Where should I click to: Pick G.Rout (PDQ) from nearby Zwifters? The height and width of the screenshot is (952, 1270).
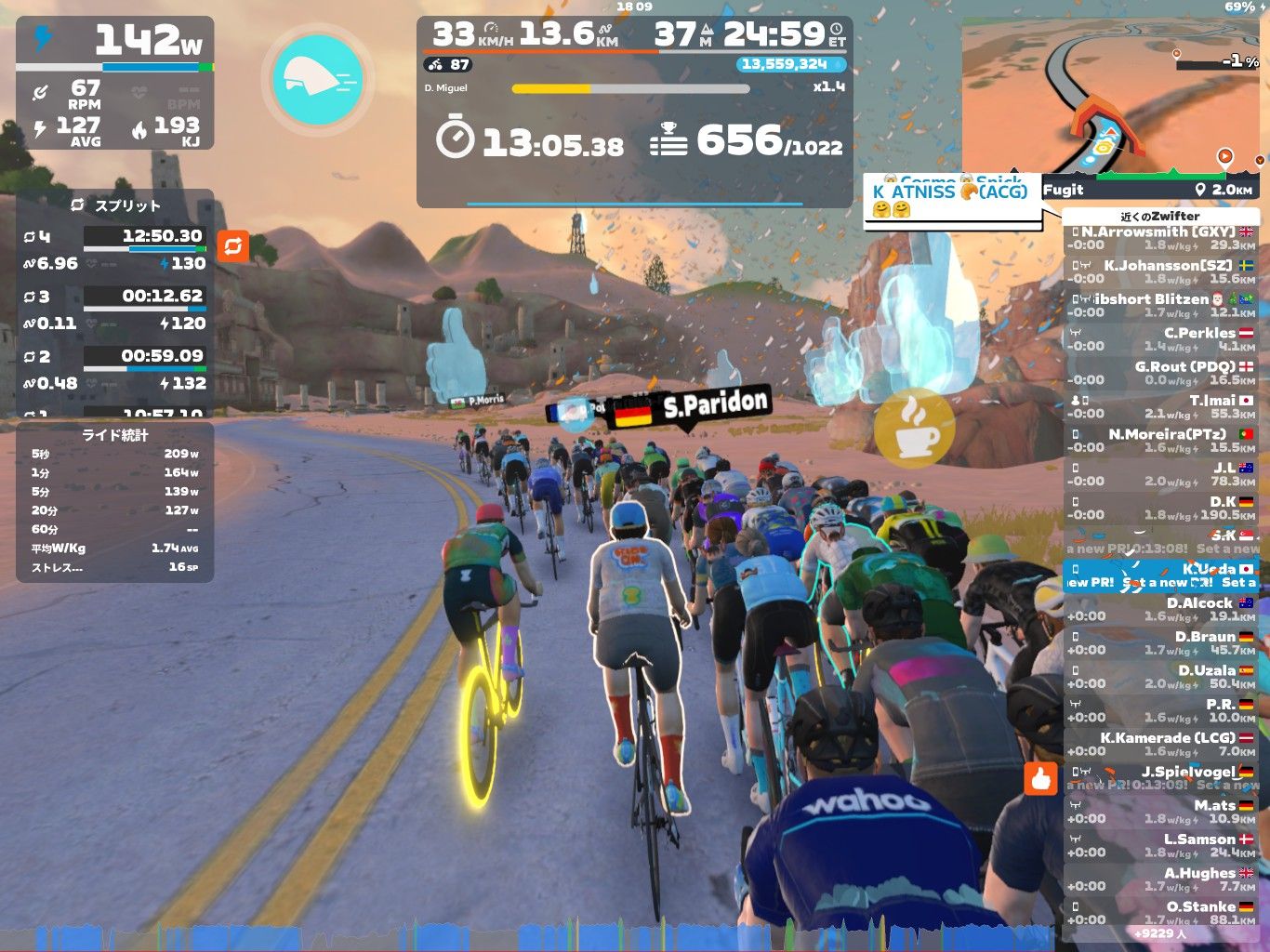click(1160, 373)
